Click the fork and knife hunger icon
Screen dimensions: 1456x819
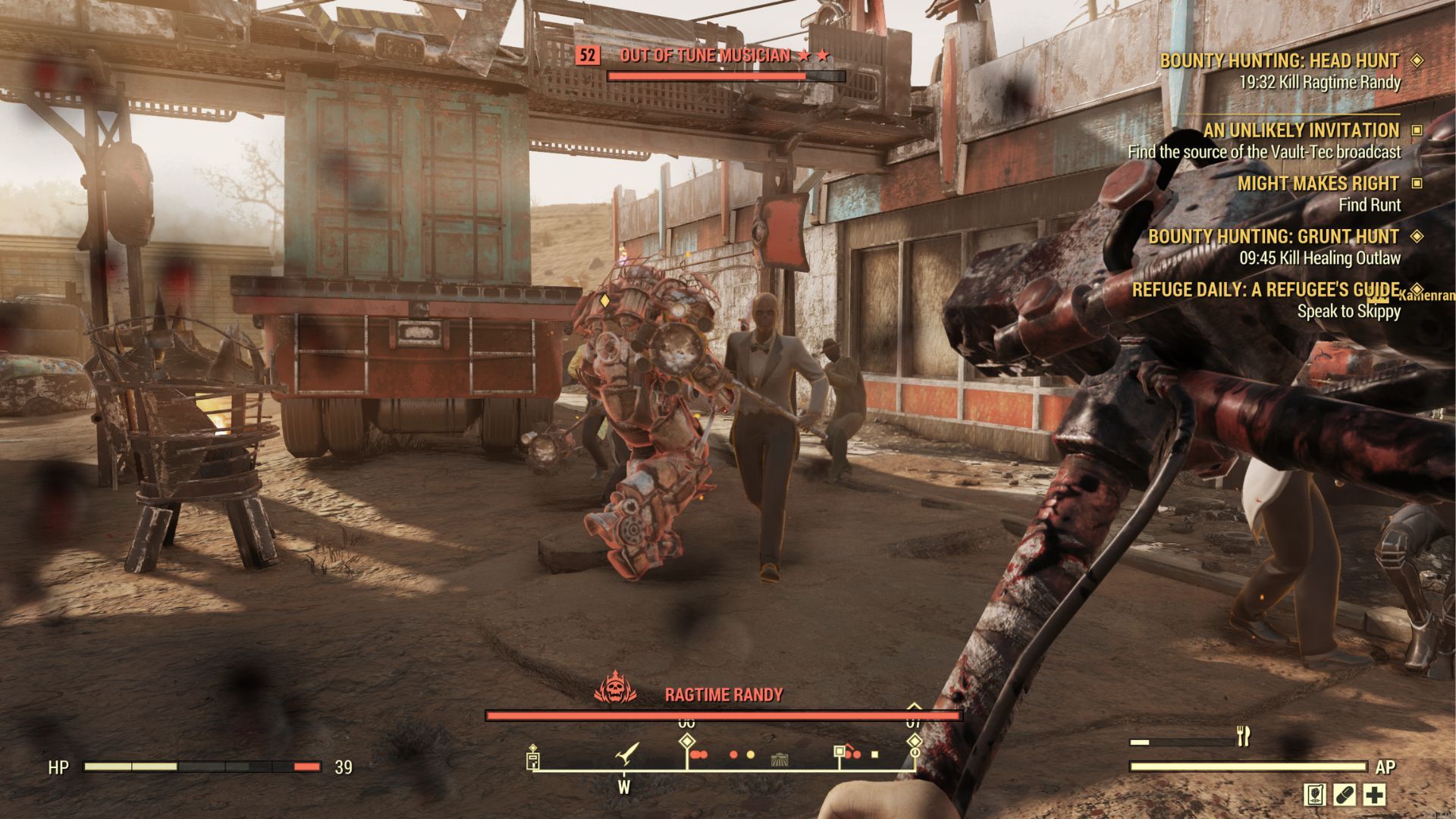pos(1243,736)
